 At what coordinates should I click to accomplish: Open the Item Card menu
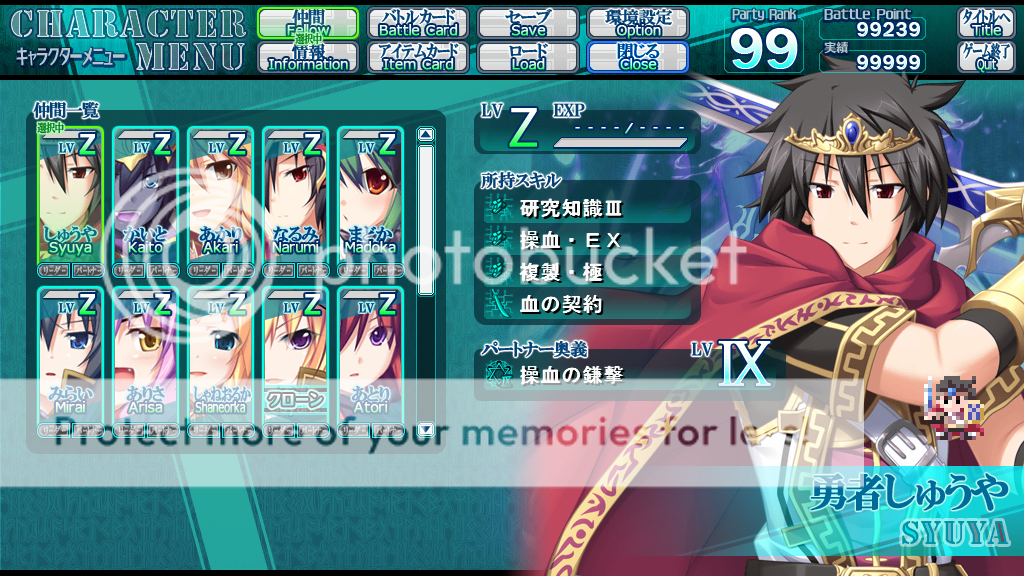coord(418,57)
